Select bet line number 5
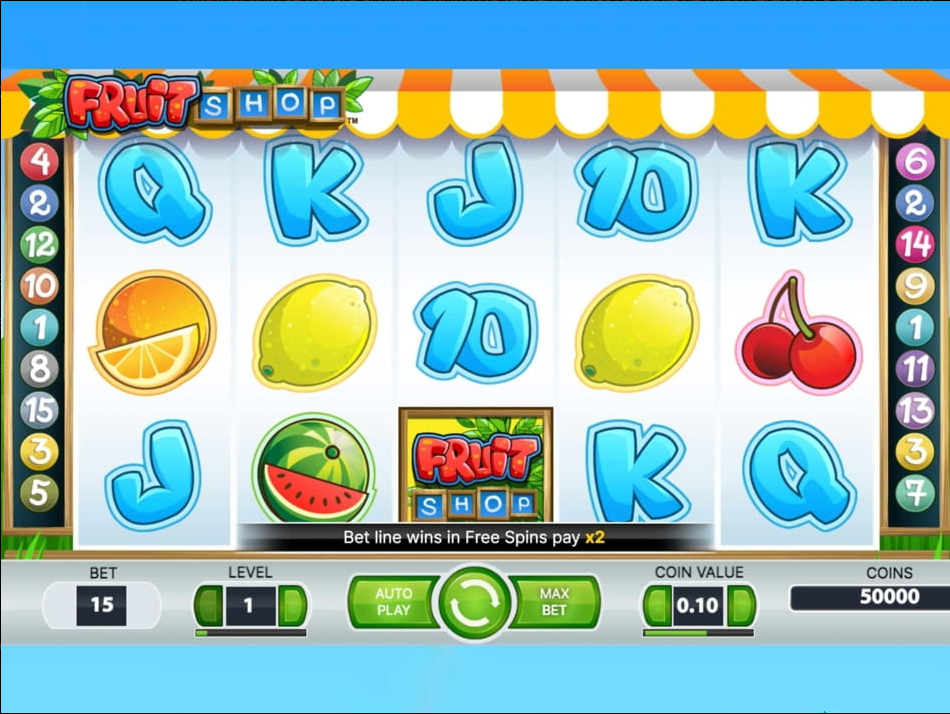Viewport: 950px width, 714px height. pos(39,493)
